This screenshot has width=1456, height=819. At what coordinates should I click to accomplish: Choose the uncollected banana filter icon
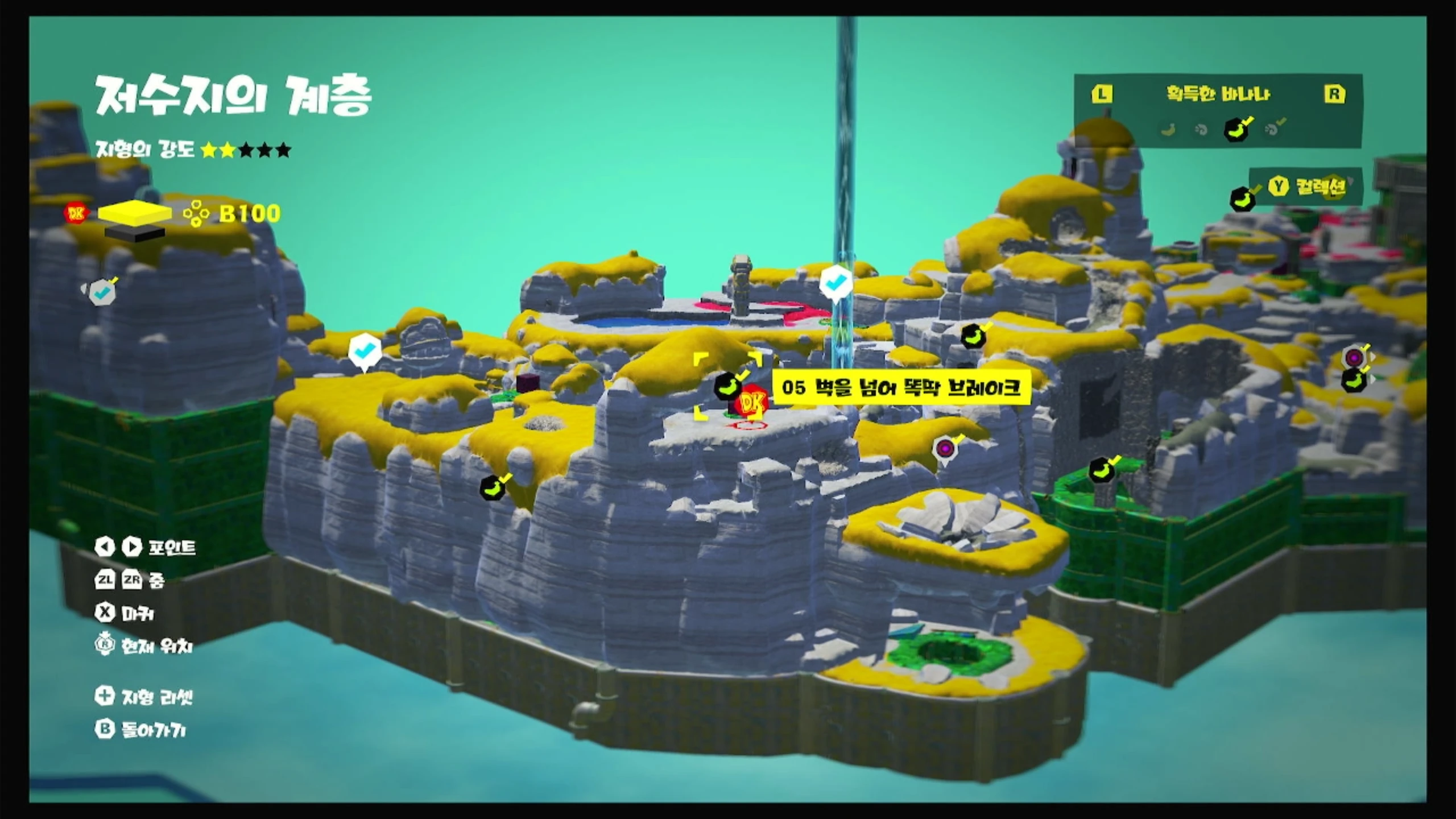tap(1169, 130)
